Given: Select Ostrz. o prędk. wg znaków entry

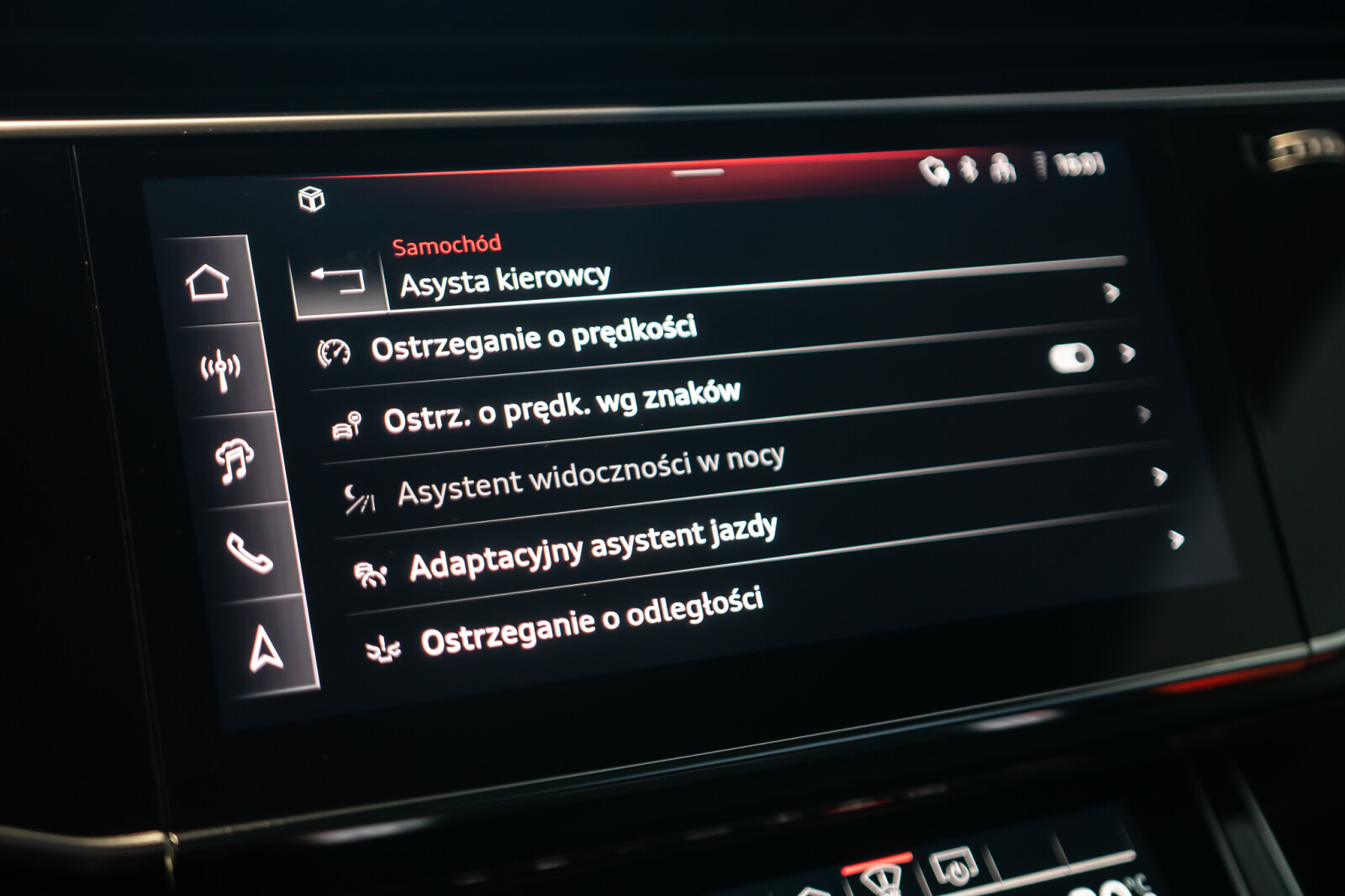Looking at the screenshot, I should [561, 407].
